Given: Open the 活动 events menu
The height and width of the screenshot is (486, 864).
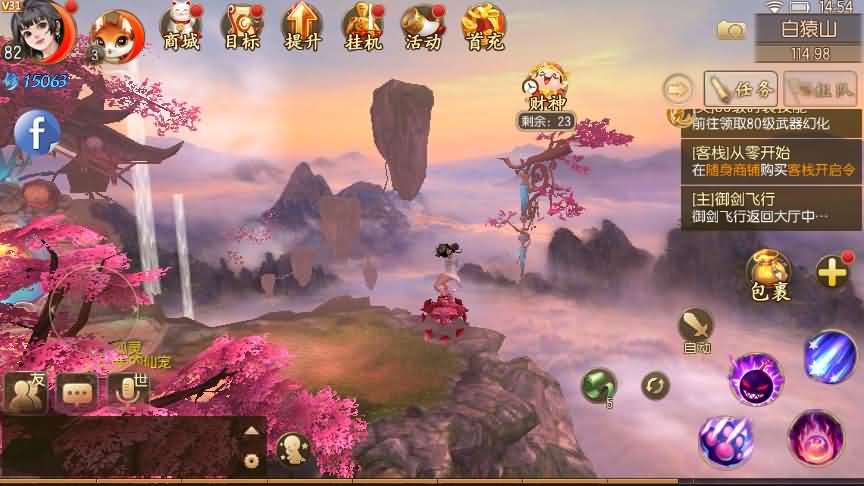Looking at the screenshot, I should tap(422, 27).
